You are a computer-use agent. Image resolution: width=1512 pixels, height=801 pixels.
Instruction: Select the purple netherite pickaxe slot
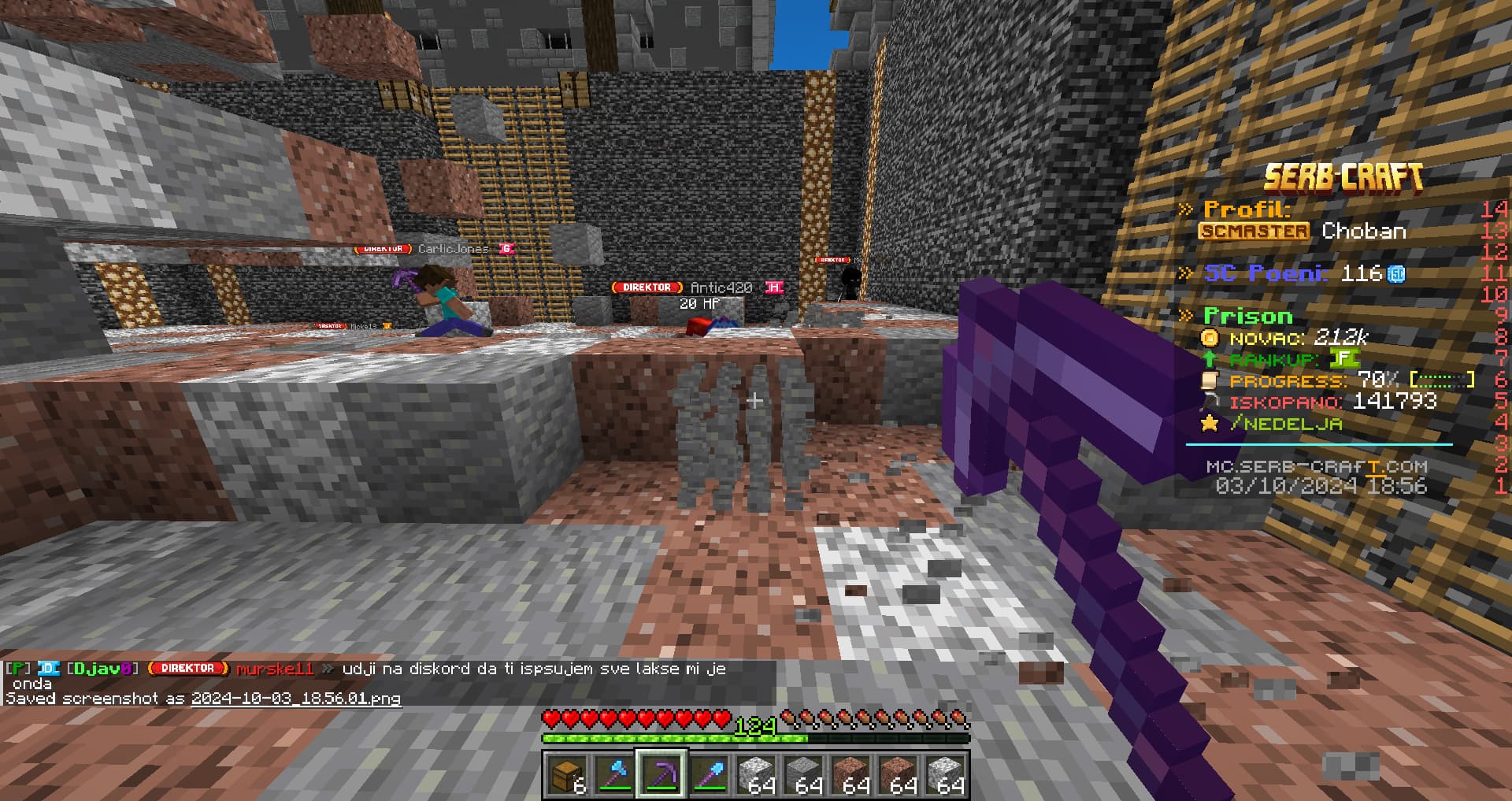click(661, 775)
